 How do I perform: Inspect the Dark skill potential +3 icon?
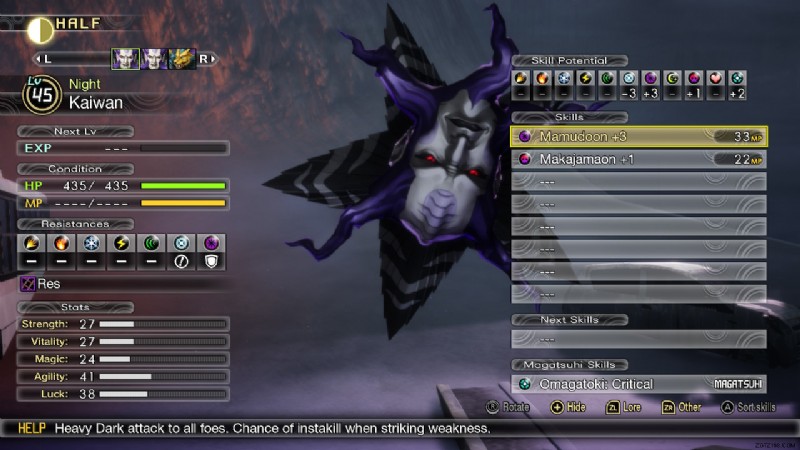(x=651, y=78)
